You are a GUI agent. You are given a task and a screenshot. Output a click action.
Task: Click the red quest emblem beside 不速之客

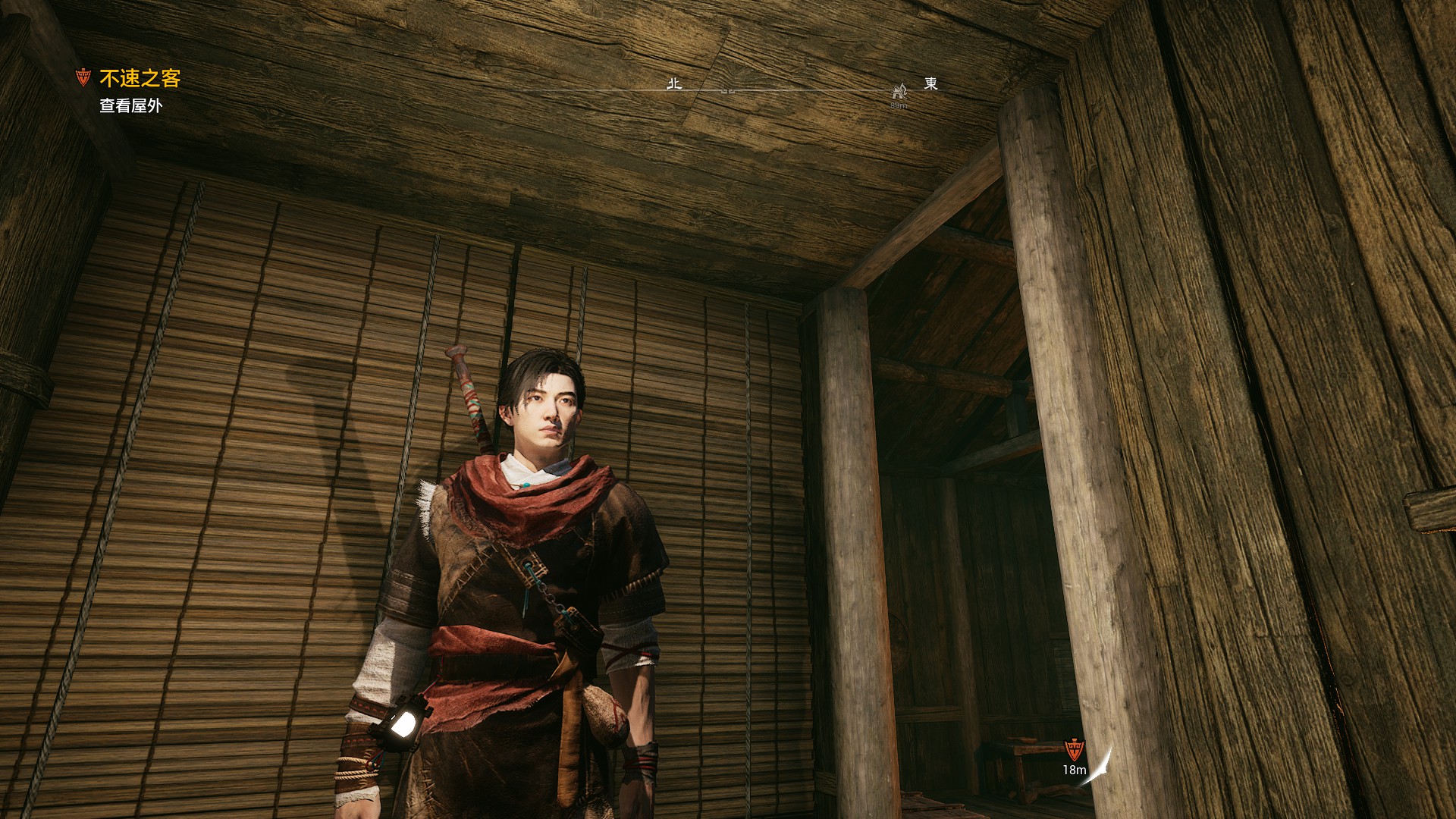point(83,77)
